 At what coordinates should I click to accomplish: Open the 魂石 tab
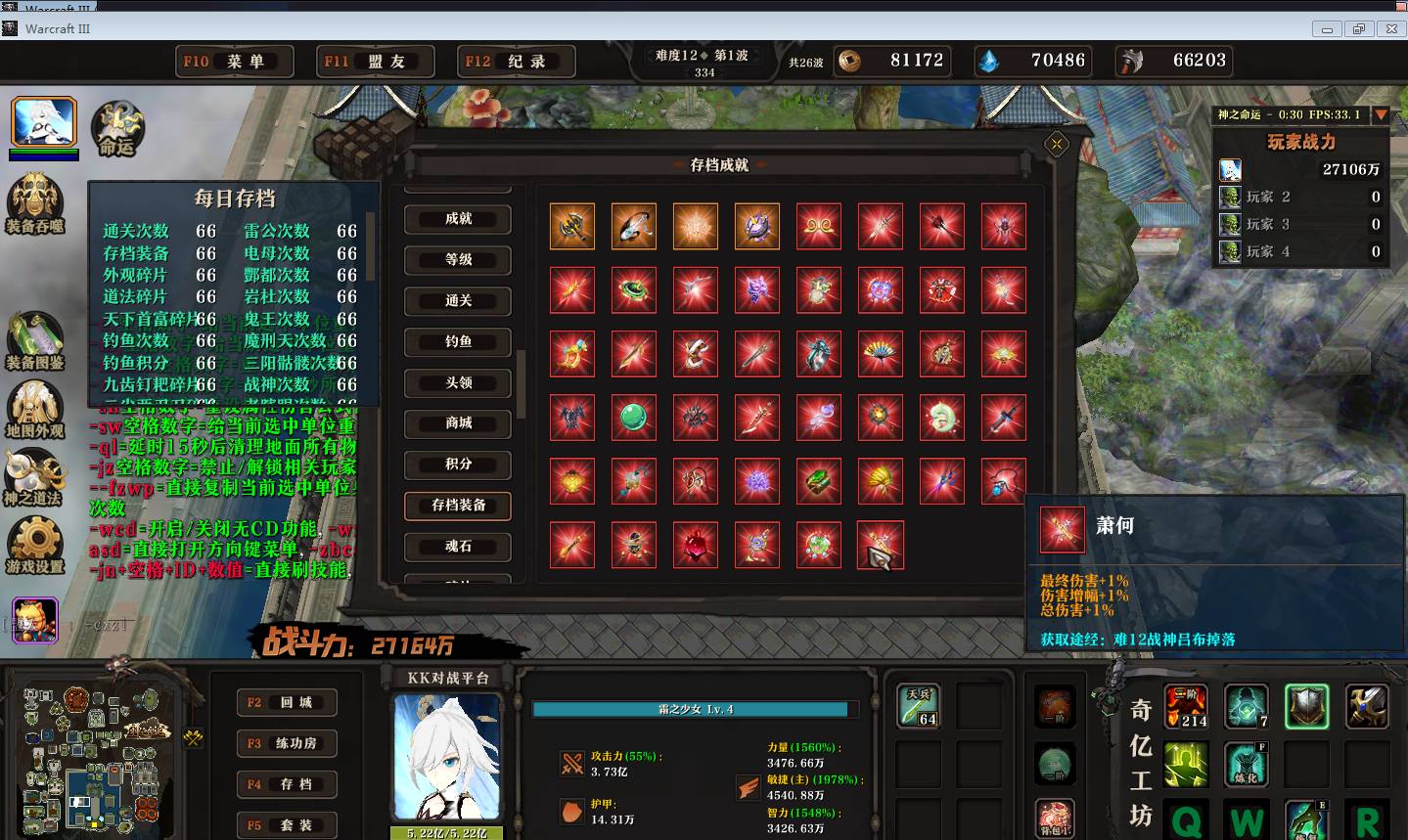coord(458,547)
